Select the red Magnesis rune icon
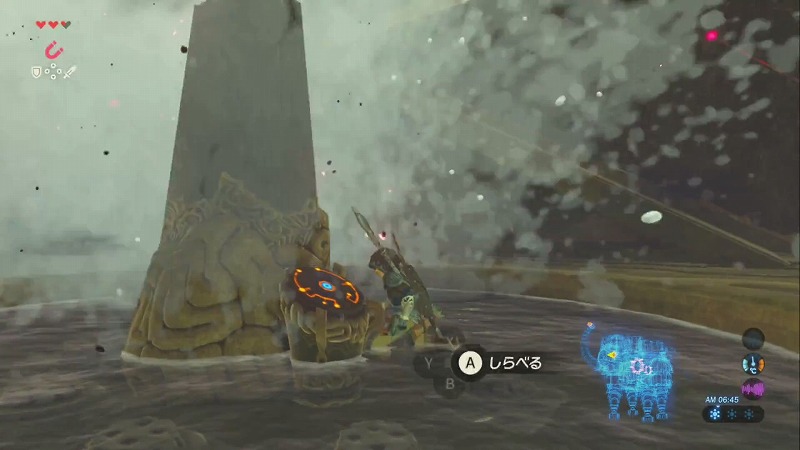This screenshot has width=800, height=450. [53, 49]
